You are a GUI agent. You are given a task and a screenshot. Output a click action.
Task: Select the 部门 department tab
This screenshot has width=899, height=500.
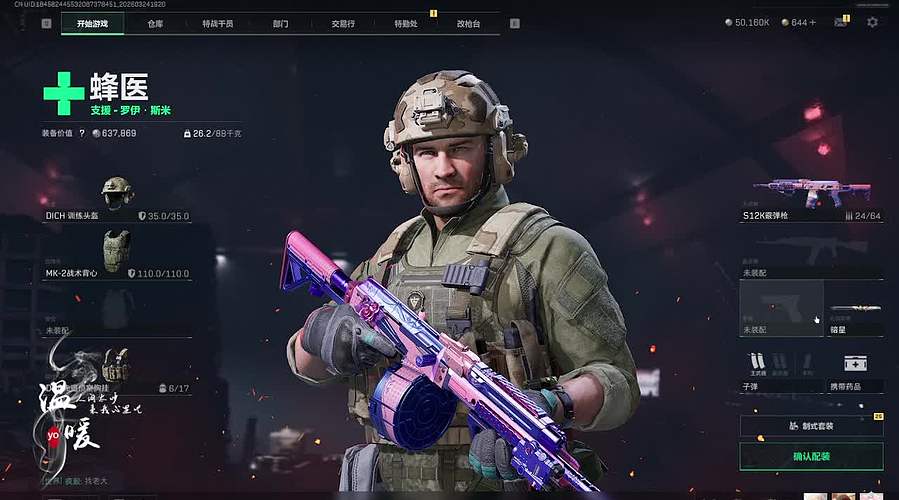coord(281,23)
